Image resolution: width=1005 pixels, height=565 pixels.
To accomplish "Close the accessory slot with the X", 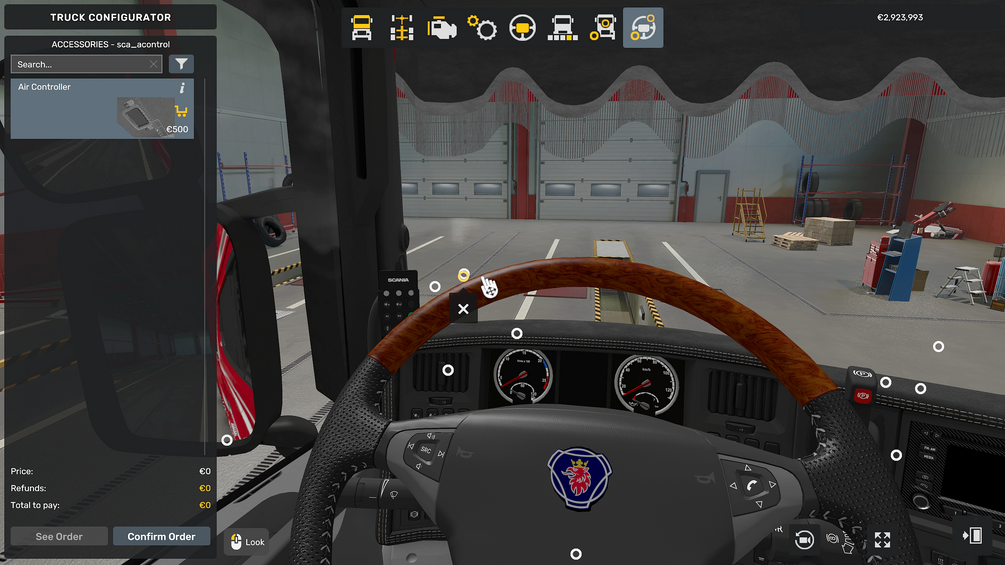I will [x=463, y=309].
